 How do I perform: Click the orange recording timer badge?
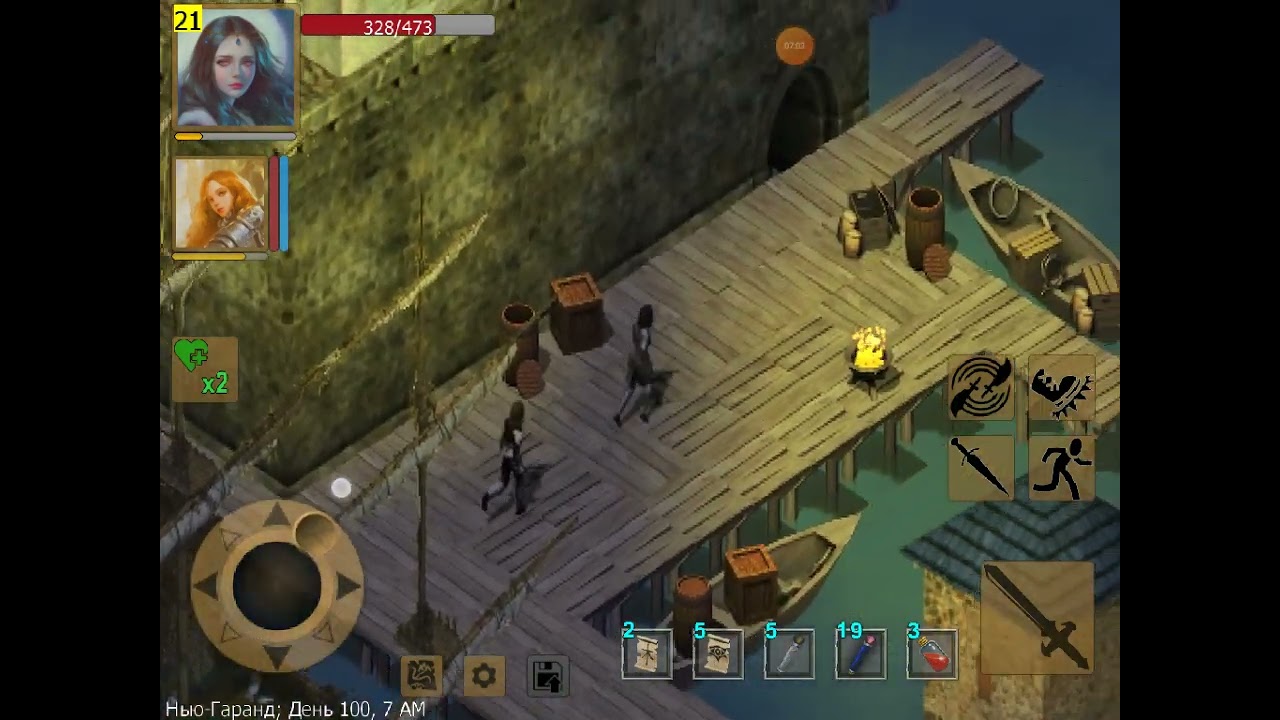coord(795,46)
